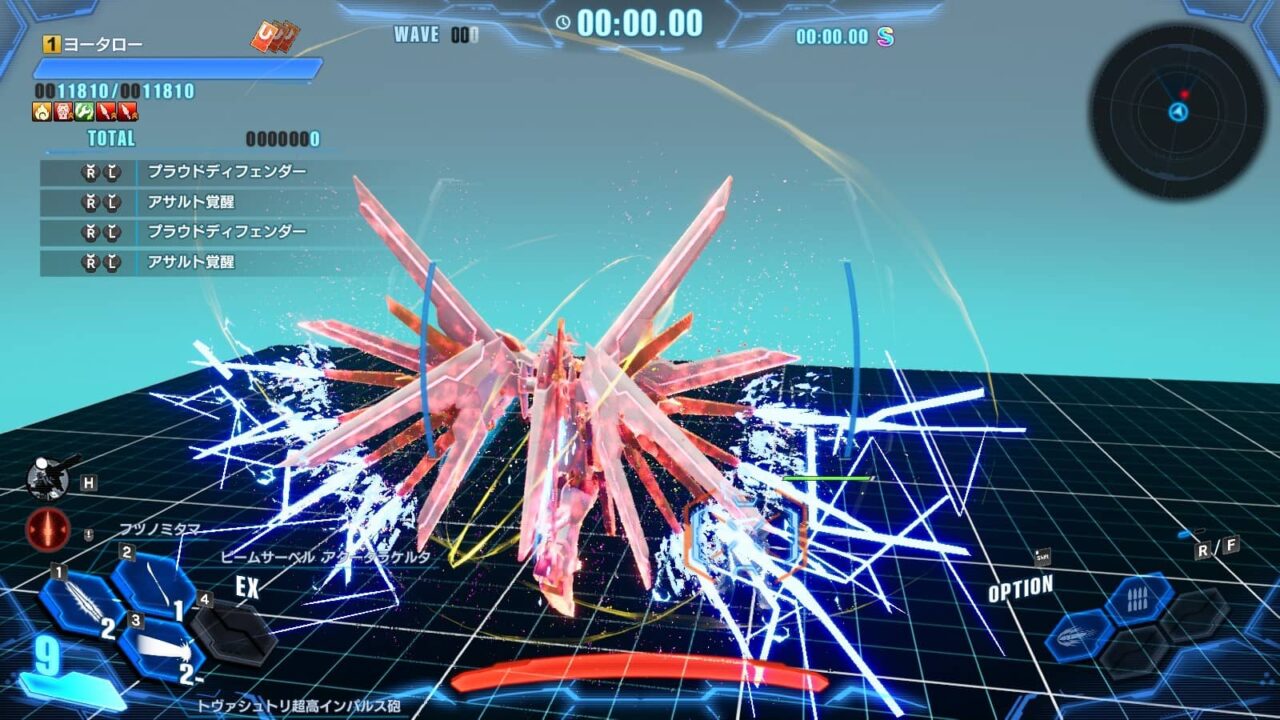Click the green wrench repair status icon
Image resolution: width=1280 pixels, height=720 pixels.
coord(84,112)
